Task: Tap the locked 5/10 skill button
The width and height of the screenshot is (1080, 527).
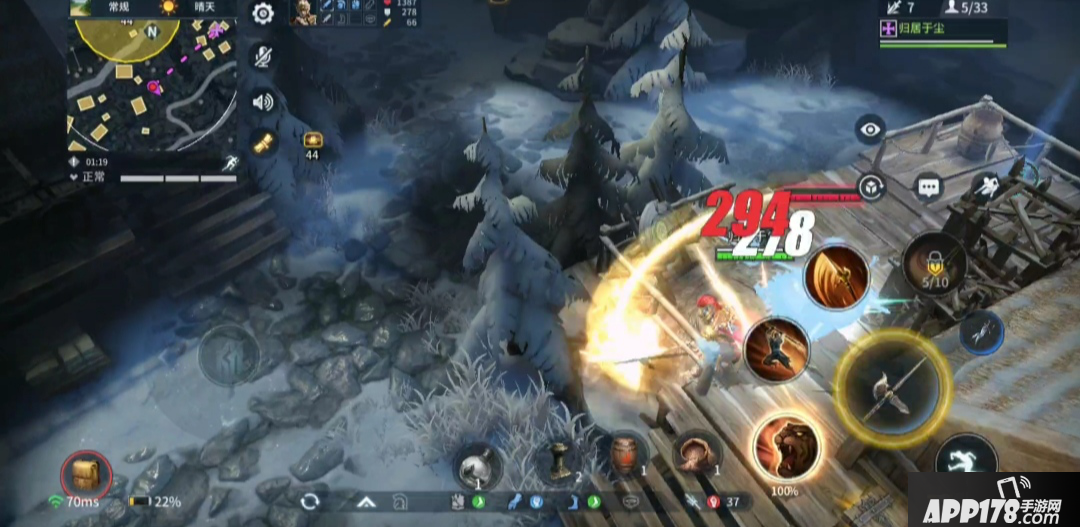Action: tap(934, 264)
